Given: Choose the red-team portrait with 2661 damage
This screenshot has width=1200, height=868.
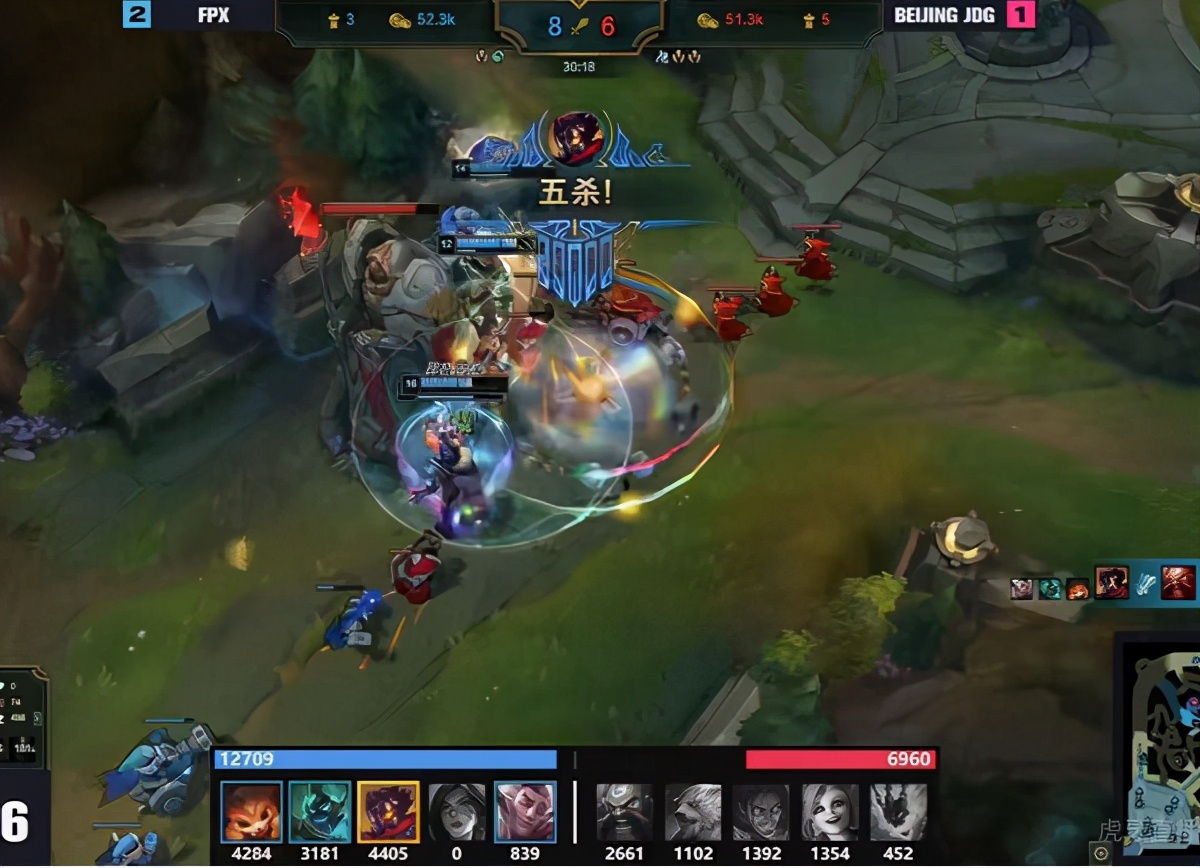Looking at the screenshot, I should [625, 811].
